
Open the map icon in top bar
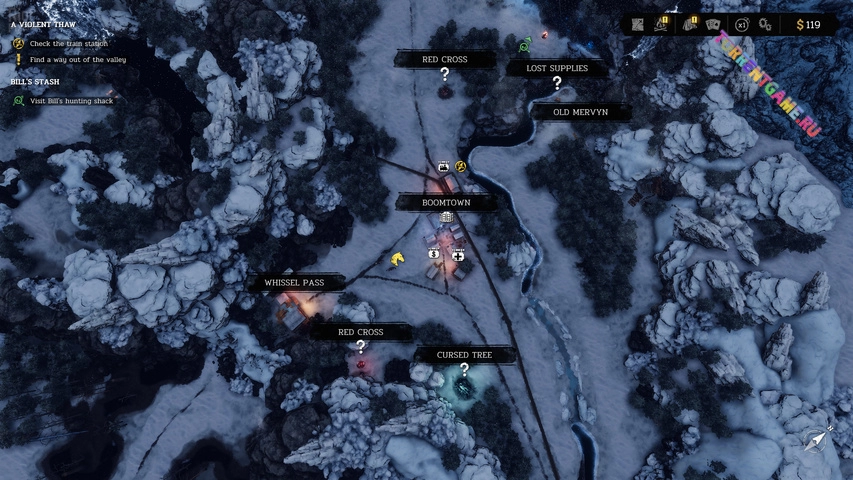click(638, 24)
